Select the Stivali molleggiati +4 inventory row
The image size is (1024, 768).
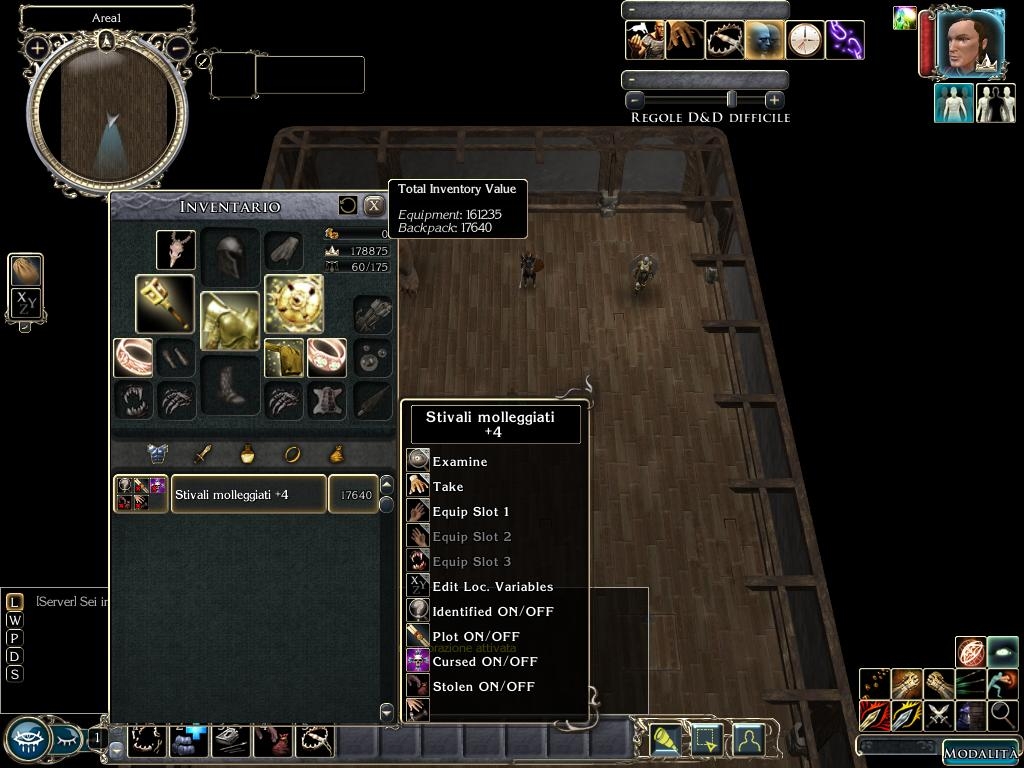248,494
